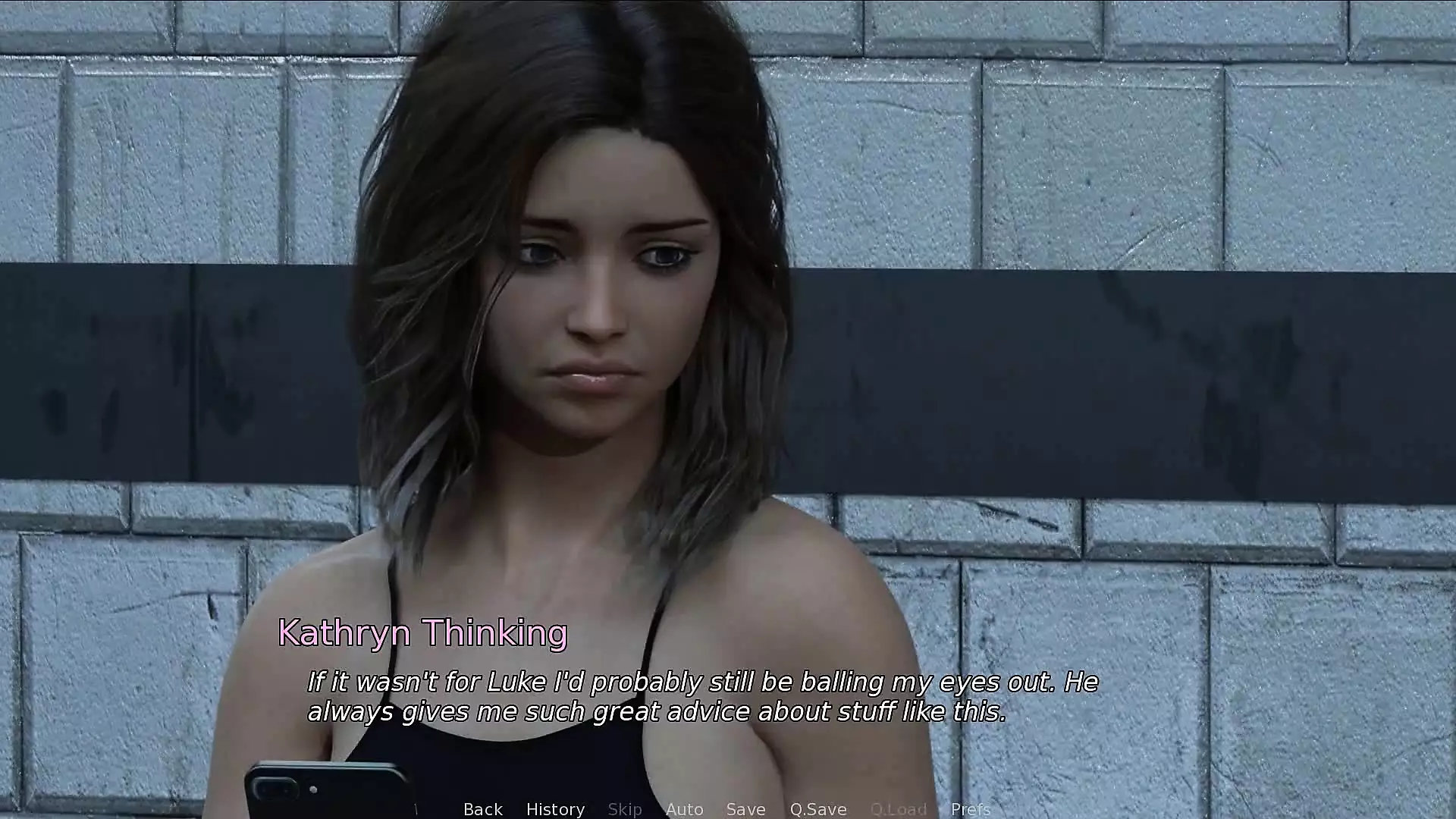The width and height of the screenshot is (1456, 819).
Task: Go back to the previous dialogue line
Action: click(483, 809)
